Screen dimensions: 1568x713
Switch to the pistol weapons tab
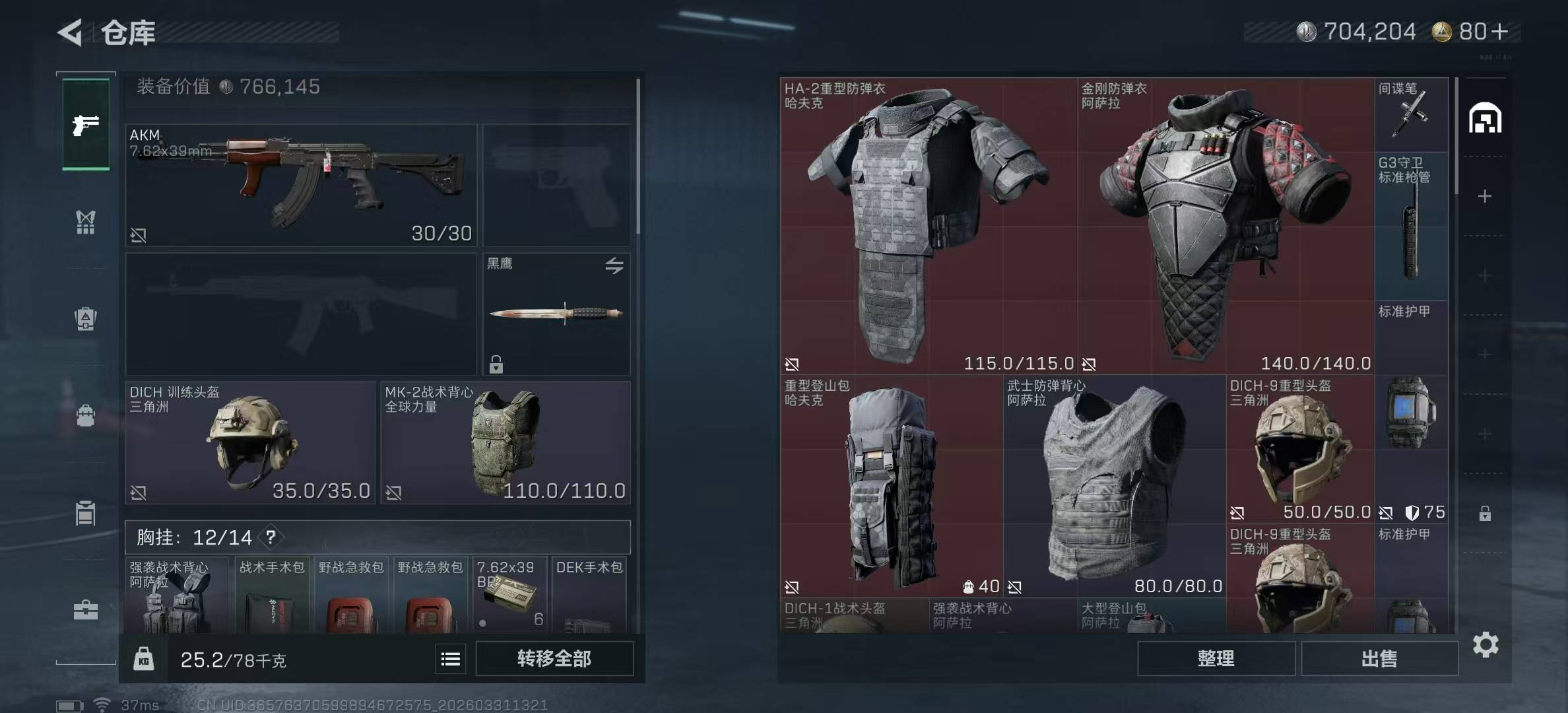[86, 125]
